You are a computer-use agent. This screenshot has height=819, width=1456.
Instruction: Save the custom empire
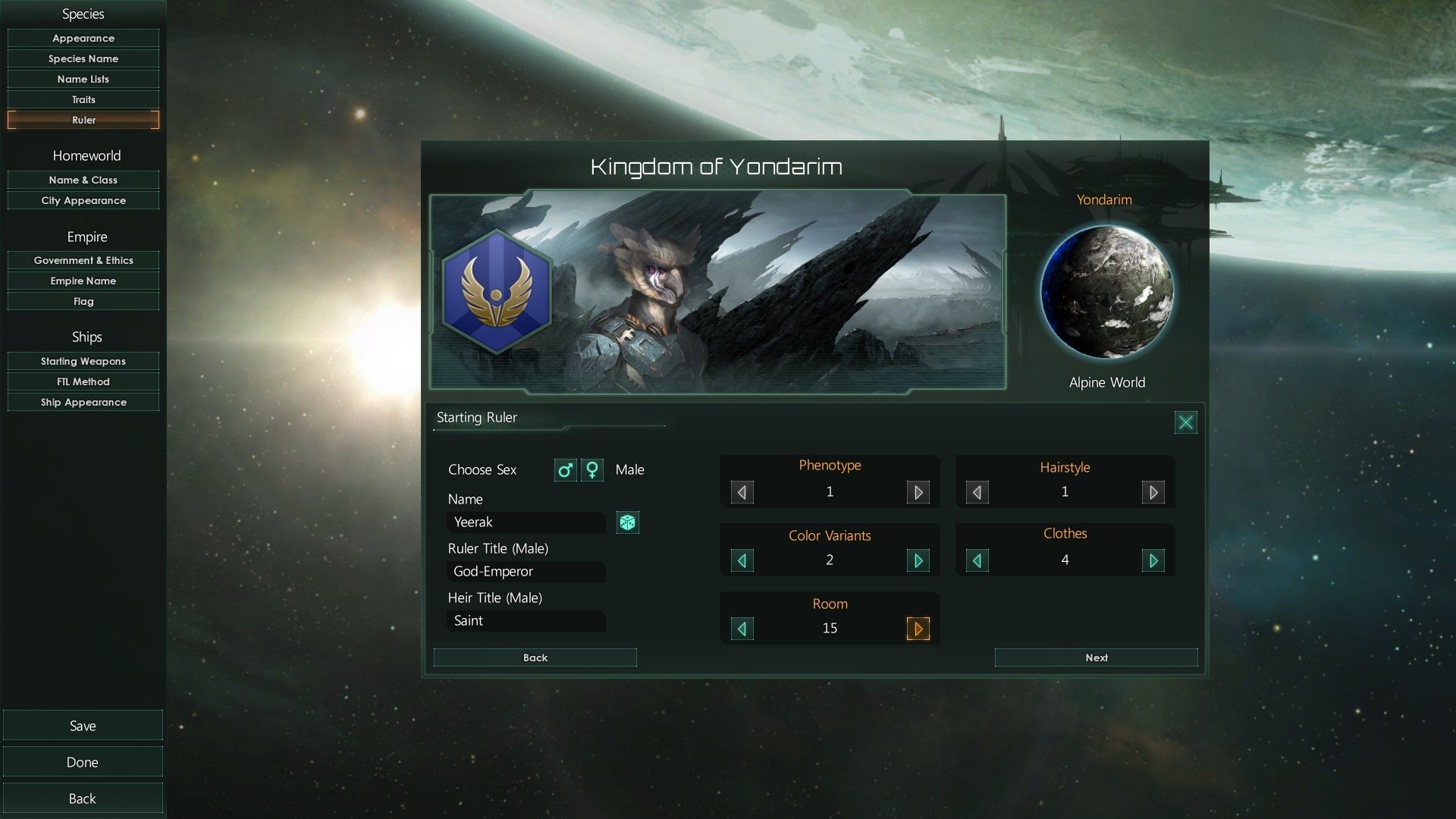click(x=83, y=726)
